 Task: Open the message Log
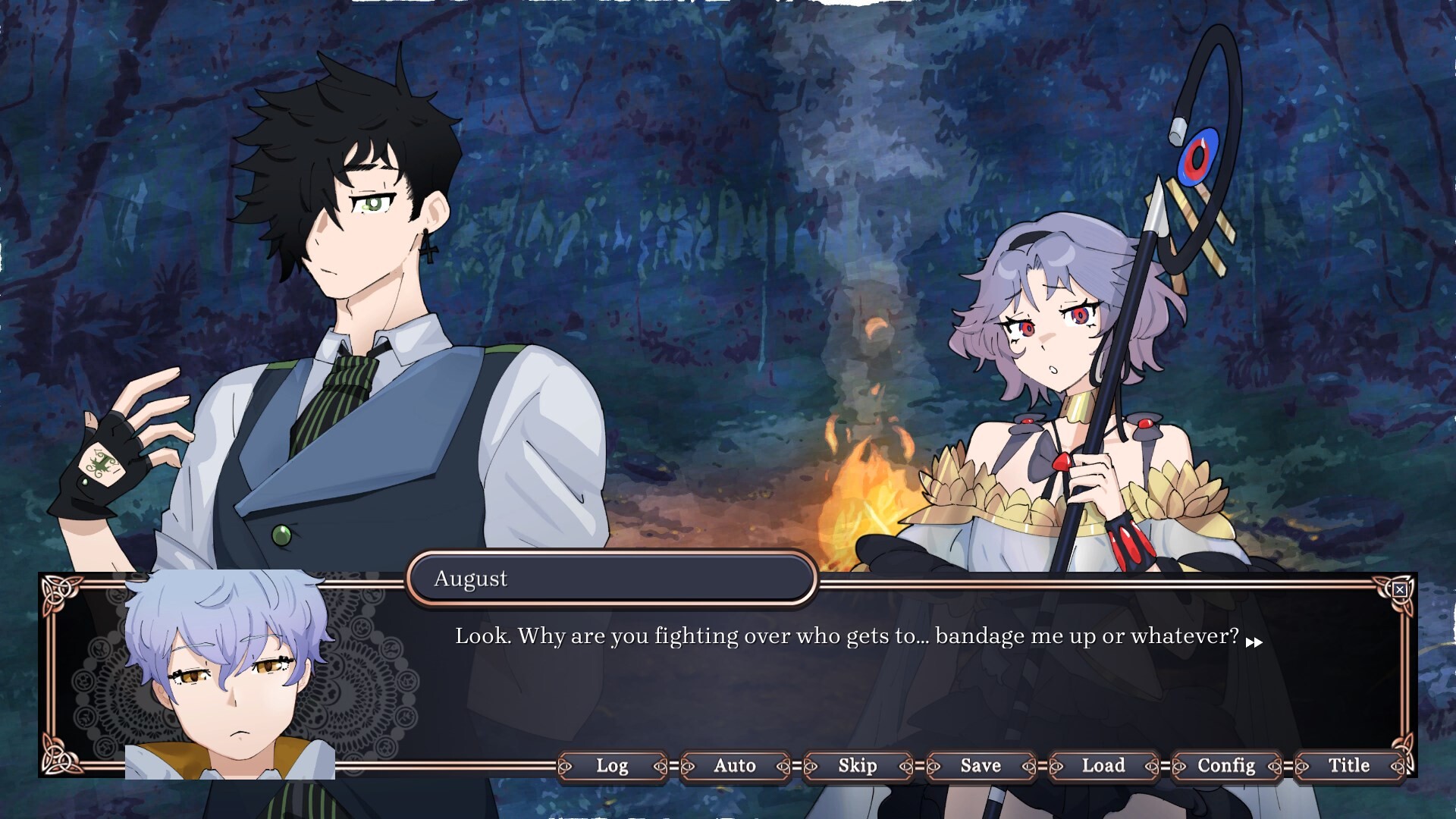[x=611, y=767]
